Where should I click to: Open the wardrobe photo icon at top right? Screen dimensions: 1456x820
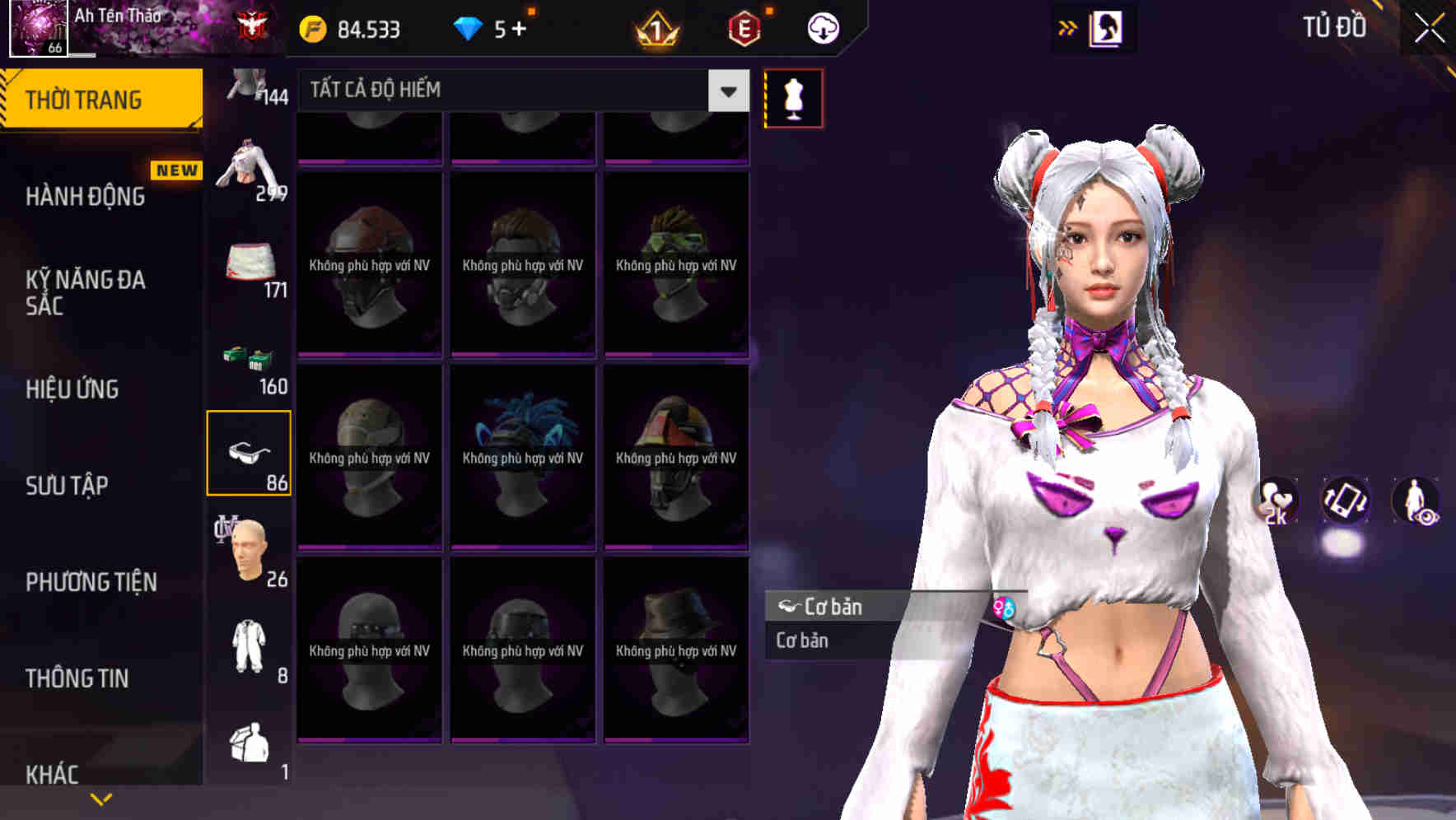coord(1104,27)
